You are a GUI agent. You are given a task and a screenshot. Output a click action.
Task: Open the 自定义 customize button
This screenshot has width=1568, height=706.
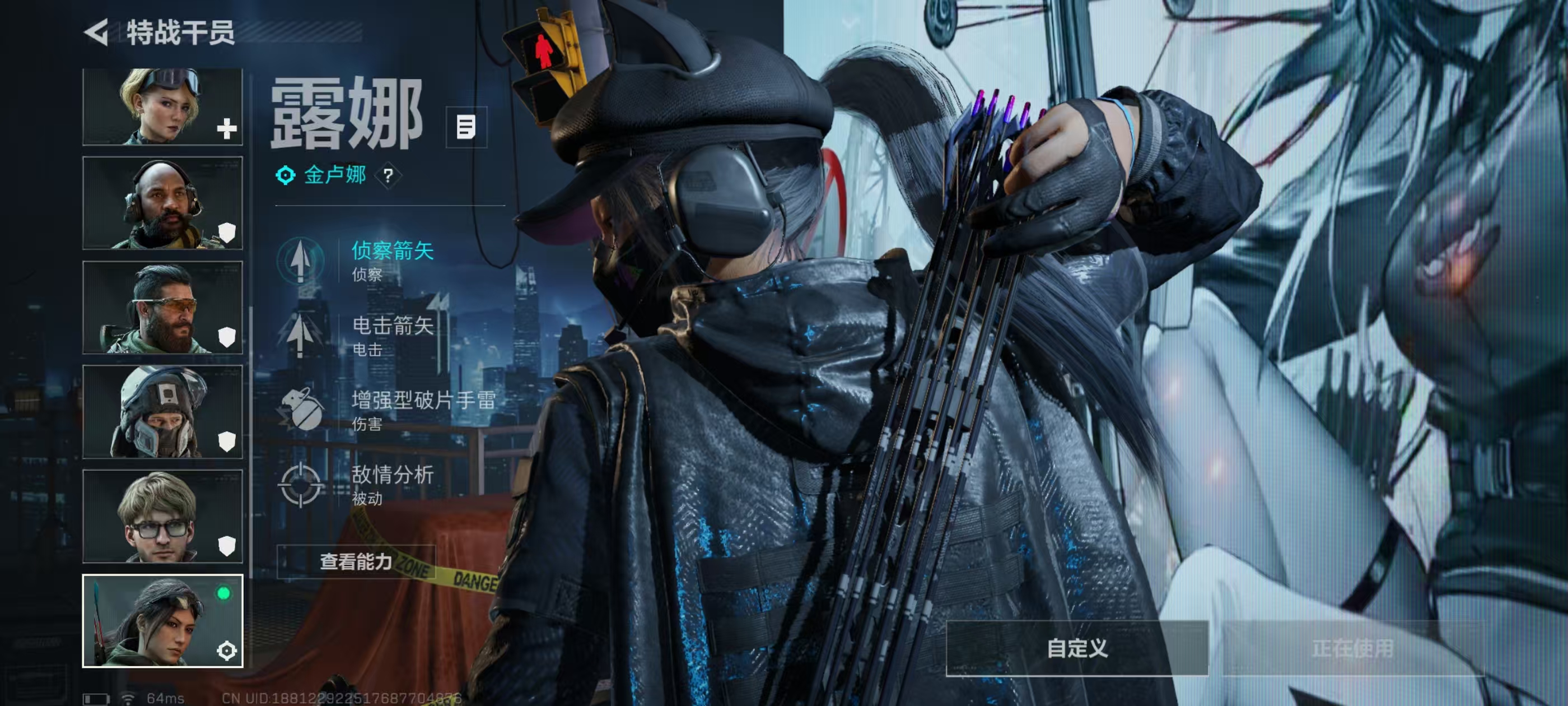[1077, 648]
